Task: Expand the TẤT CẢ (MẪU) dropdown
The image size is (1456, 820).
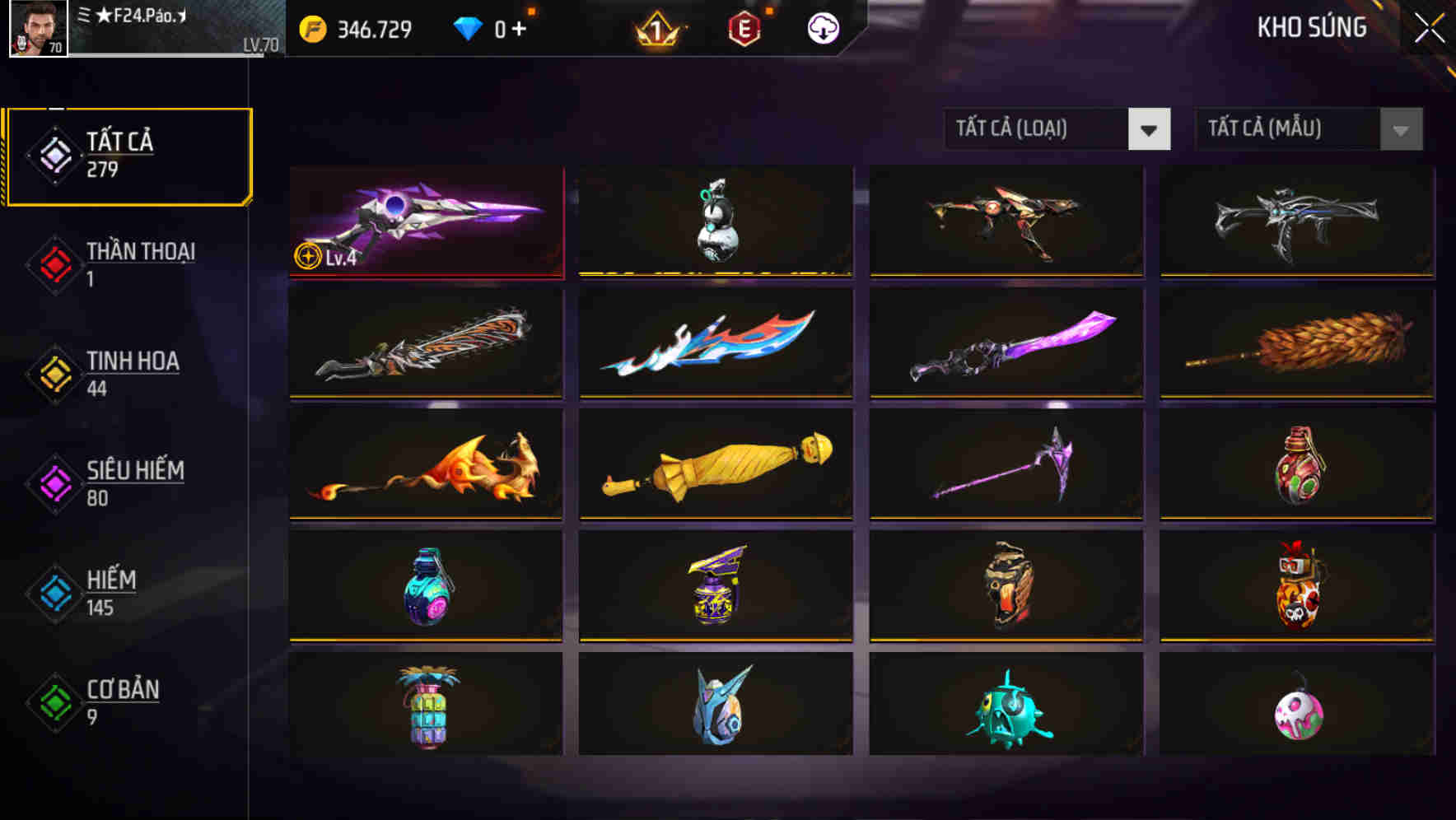Action: [1285, 128]
